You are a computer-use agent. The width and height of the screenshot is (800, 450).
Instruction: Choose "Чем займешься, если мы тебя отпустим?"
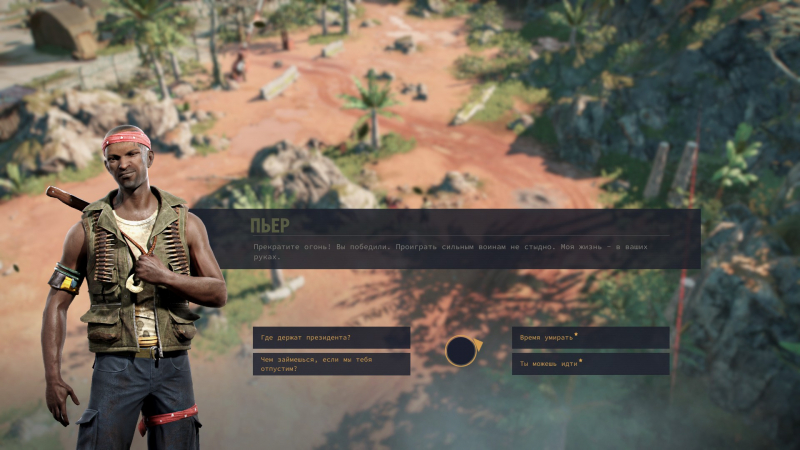click(331, 364)
